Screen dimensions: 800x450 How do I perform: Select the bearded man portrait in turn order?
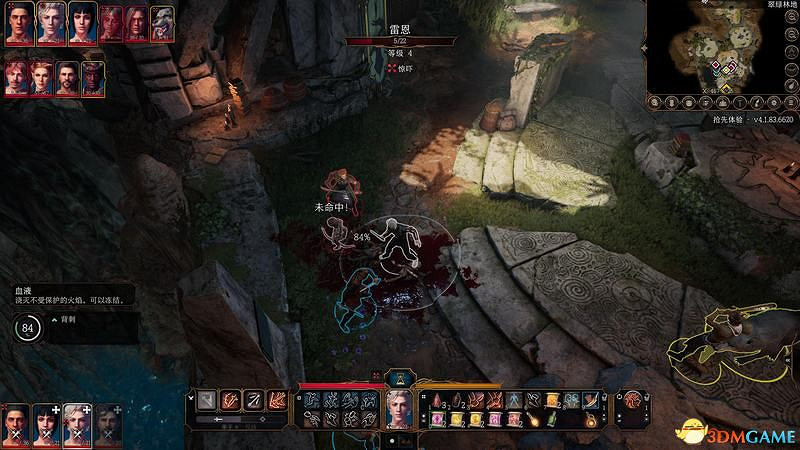pyautogui.click(x=66, y=76)
